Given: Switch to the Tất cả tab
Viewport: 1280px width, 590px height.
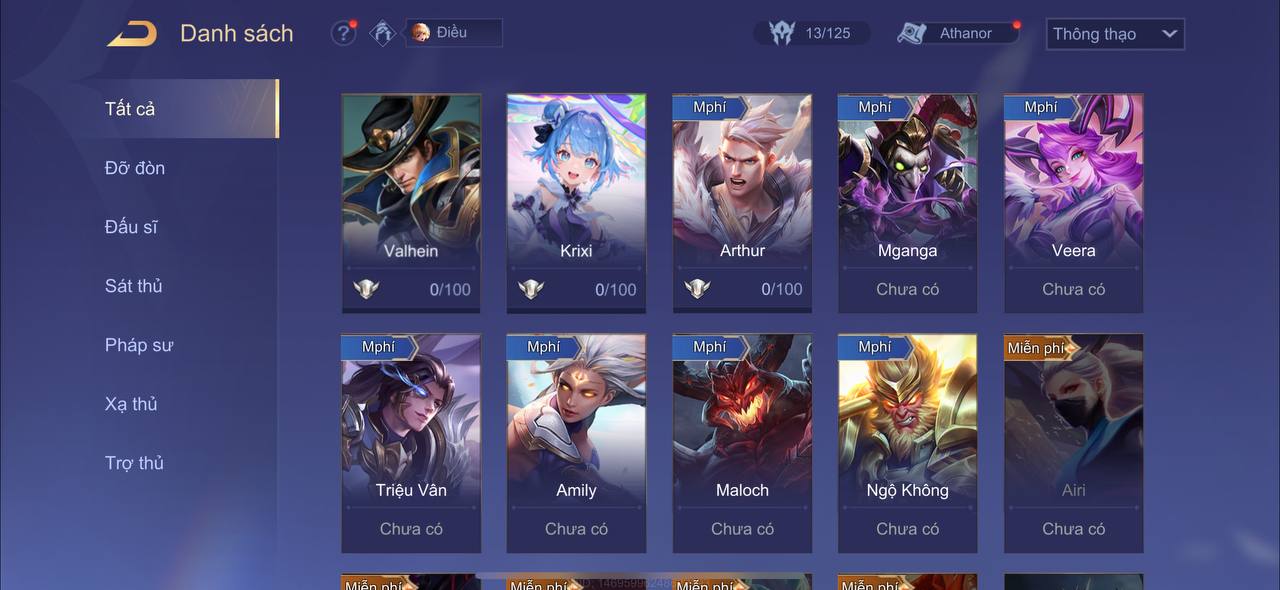Looking at the screenshot, I should point(130,109).
